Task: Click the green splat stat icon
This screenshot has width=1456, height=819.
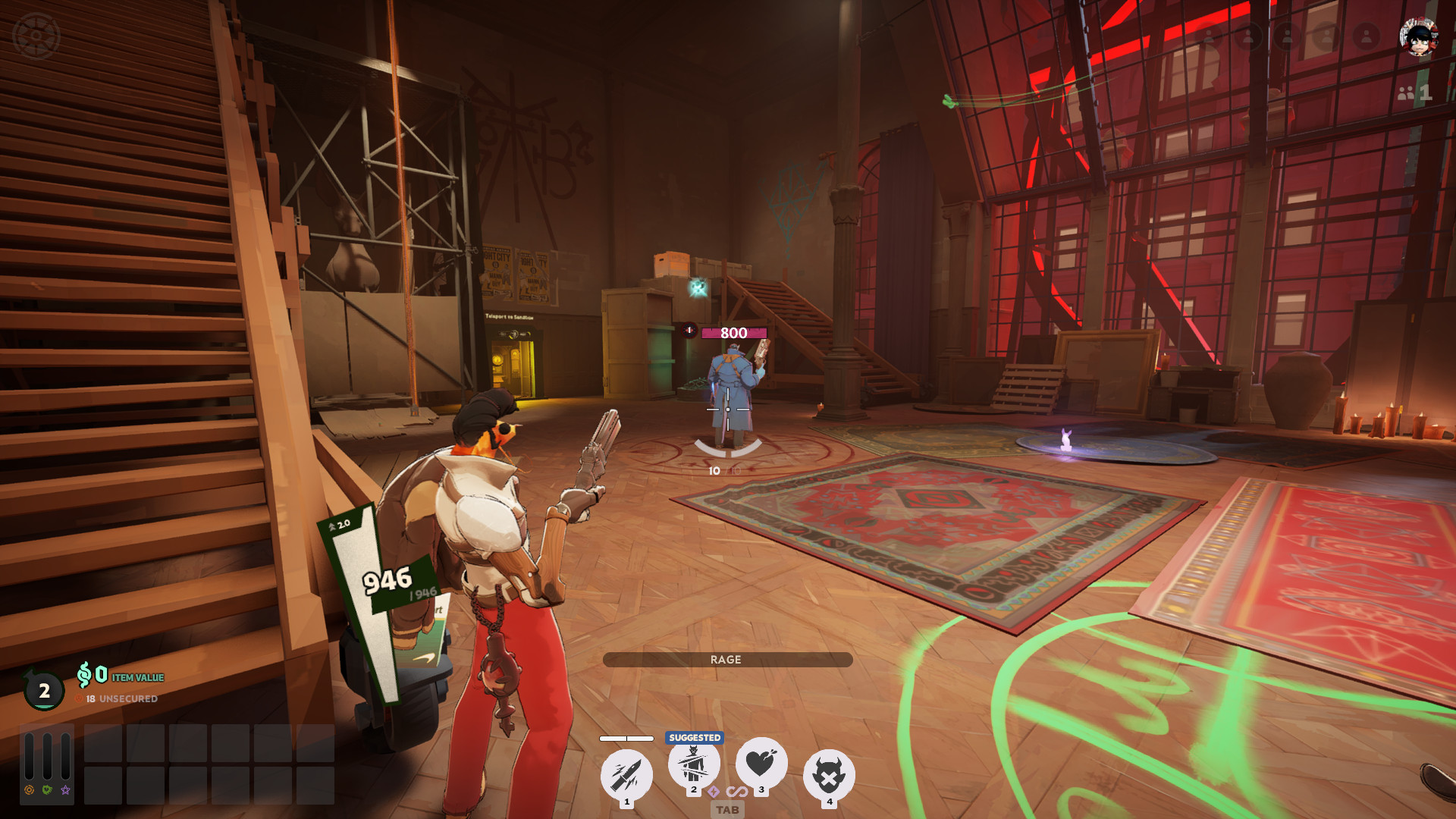Action: 47,790
